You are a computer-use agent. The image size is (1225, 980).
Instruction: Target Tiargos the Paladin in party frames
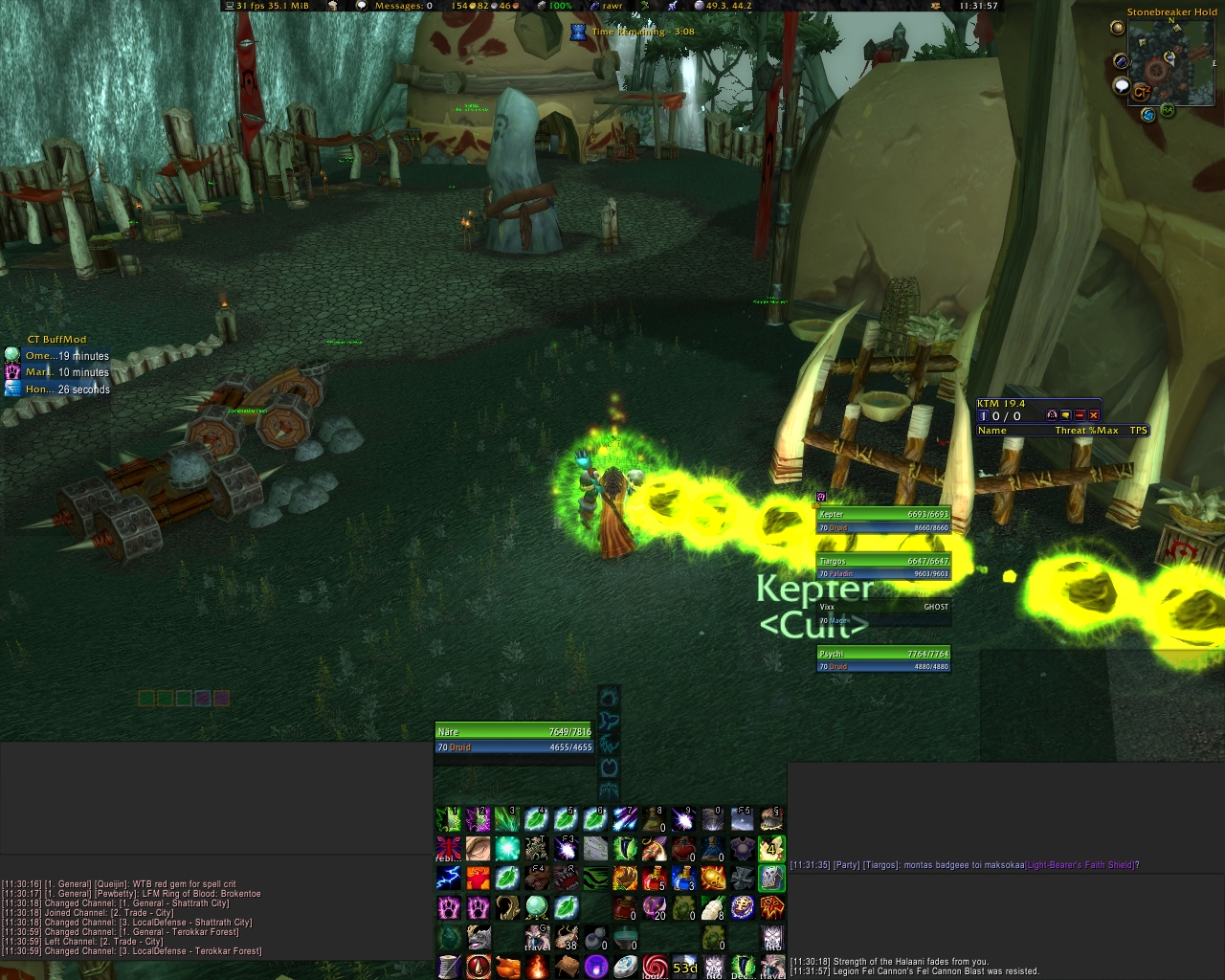883,567
